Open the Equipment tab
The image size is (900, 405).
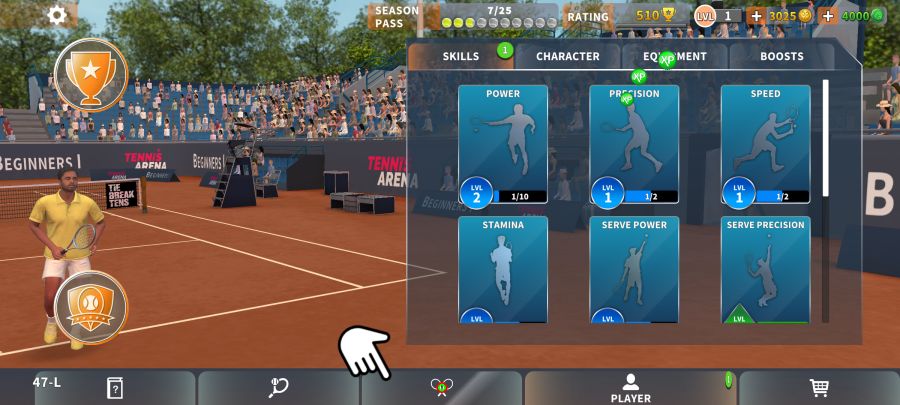[x=675, y=57]
